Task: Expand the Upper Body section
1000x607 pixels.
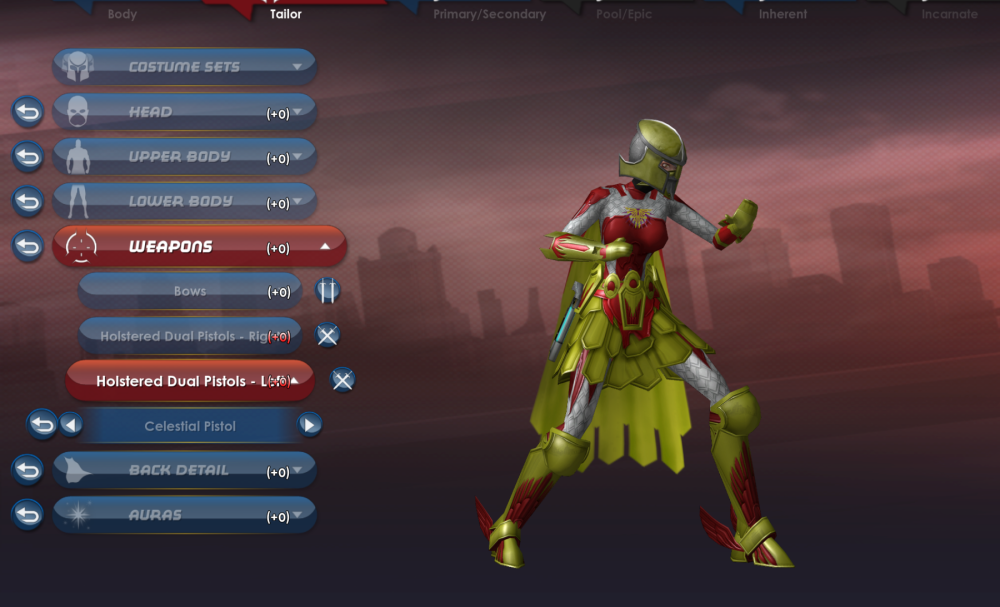Action: coord(184,157)
